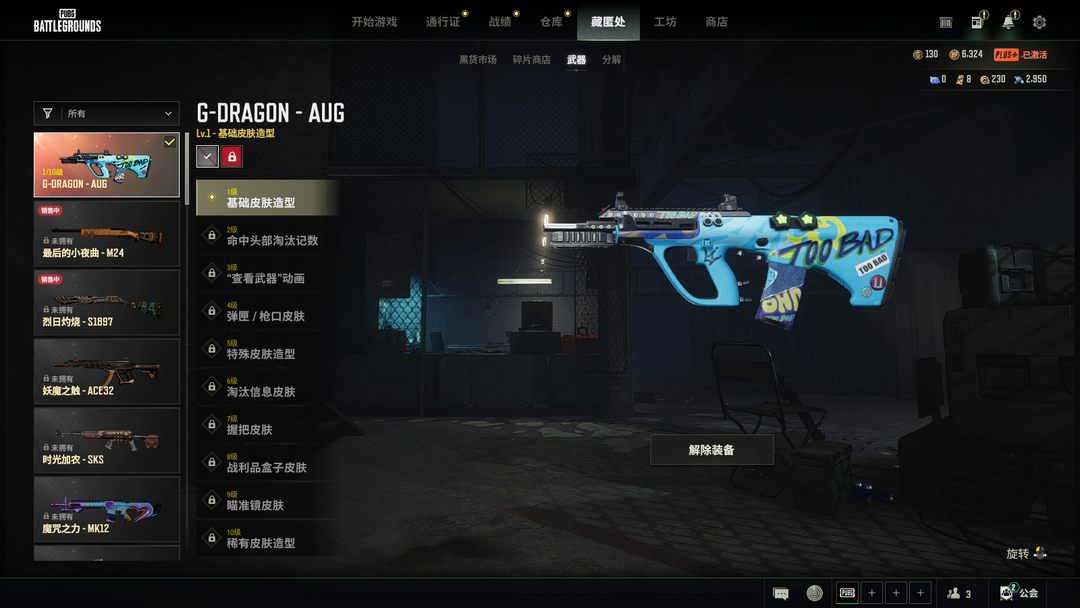The height and width of the screenshot is (608, 1080).
Task: Choose the level 5 特殊皮肤造型 row
Action: click(x=267, y=350)
